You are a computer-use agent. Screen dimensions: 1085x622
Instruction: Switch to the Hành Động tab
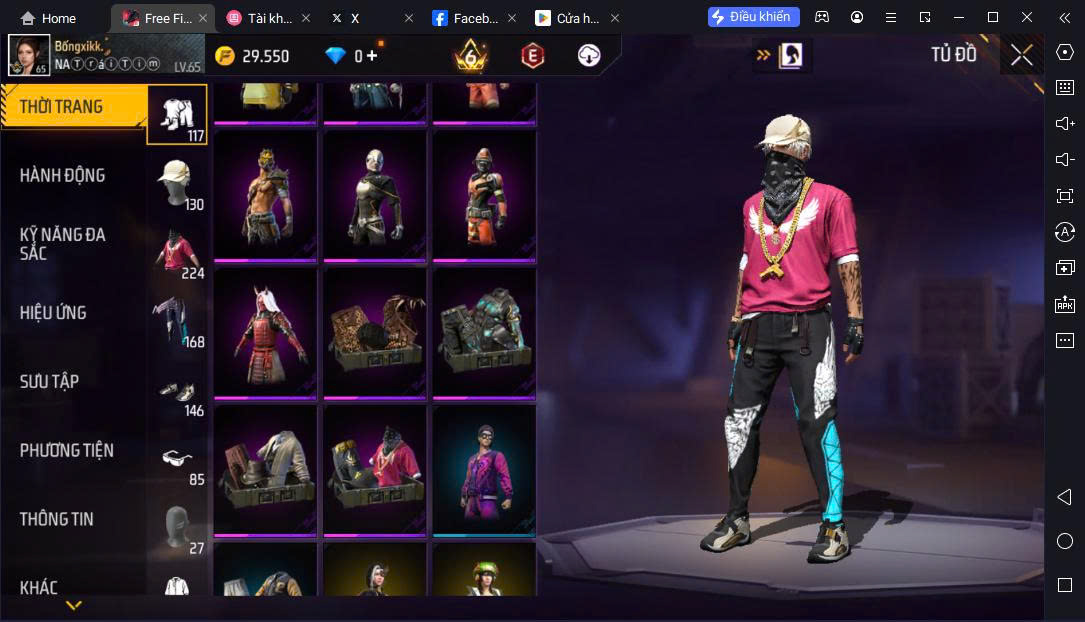(62, 176)
